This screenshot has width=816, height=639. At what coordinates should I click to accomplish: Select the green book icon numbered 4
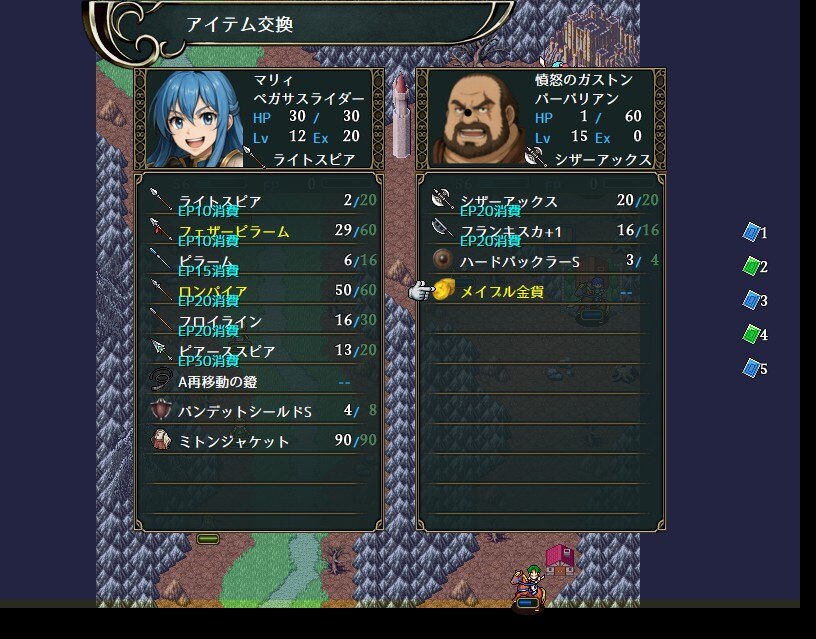pos(752,334)
